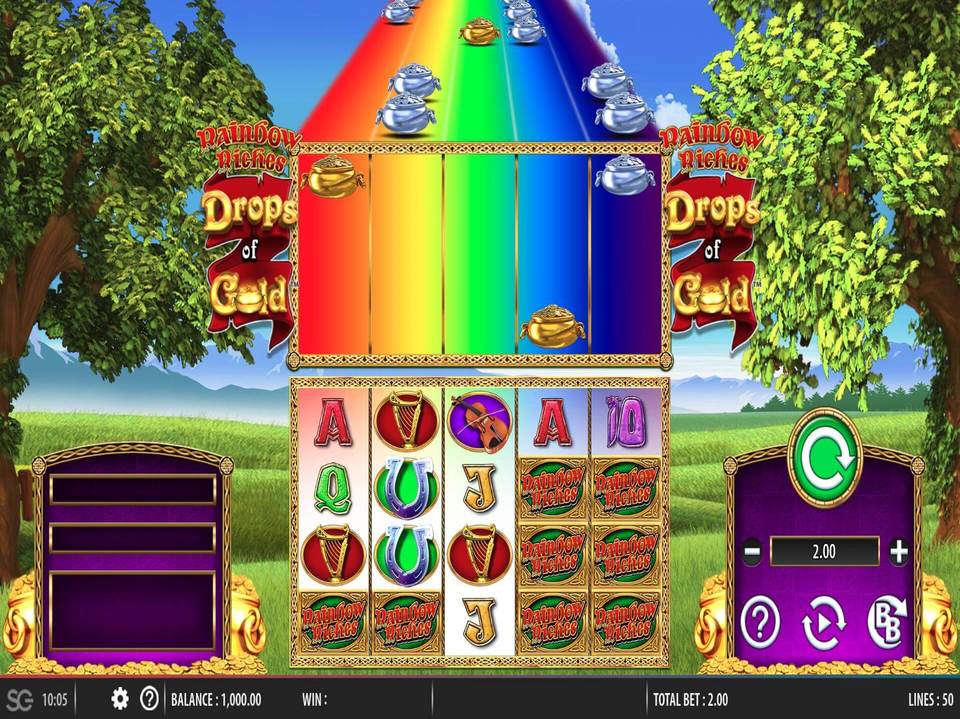
Task: Click the SG logo in the corner
Action: [18, 698]
